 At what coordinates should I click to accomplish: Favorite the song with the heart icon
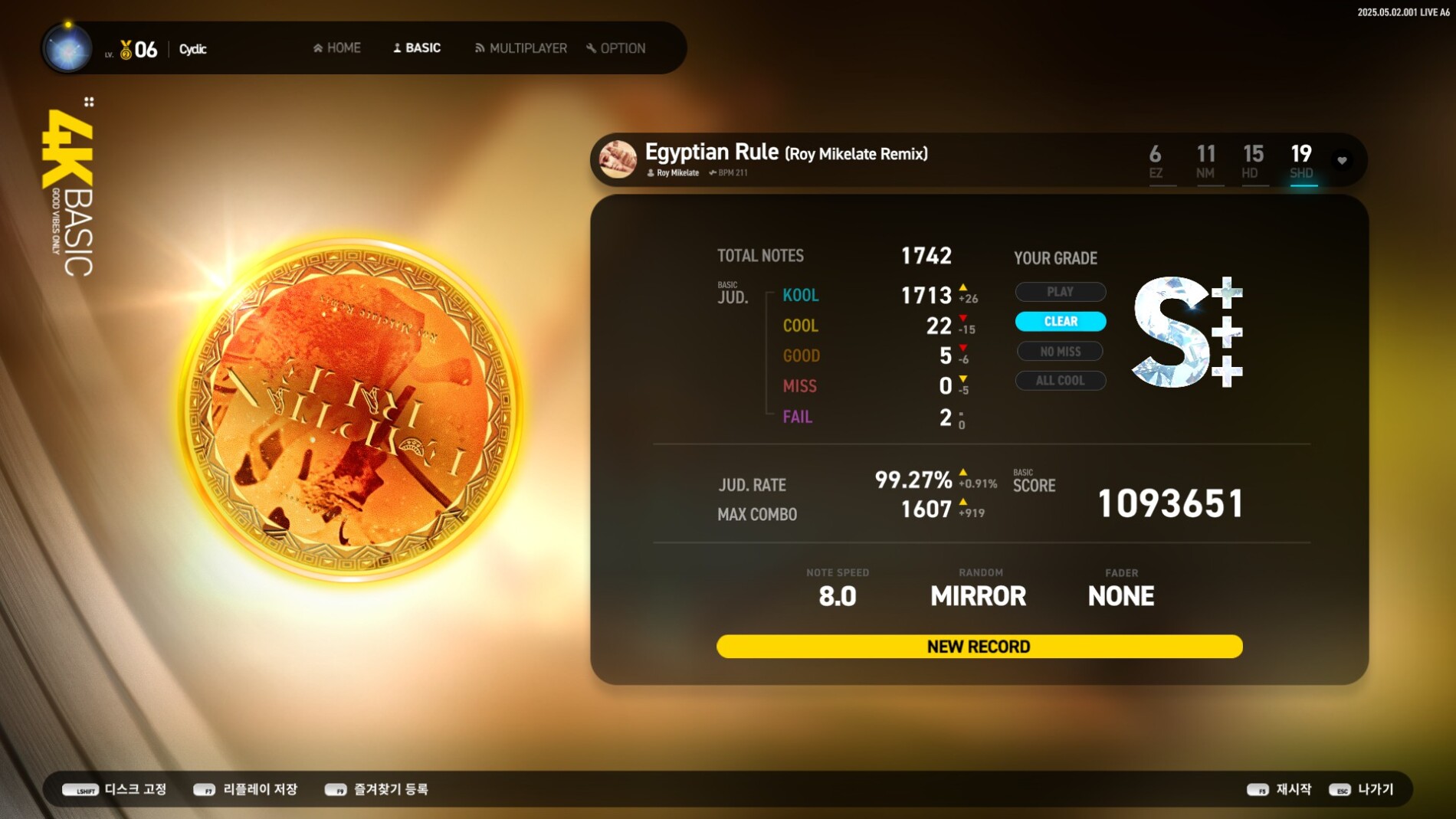(1342, 161)
